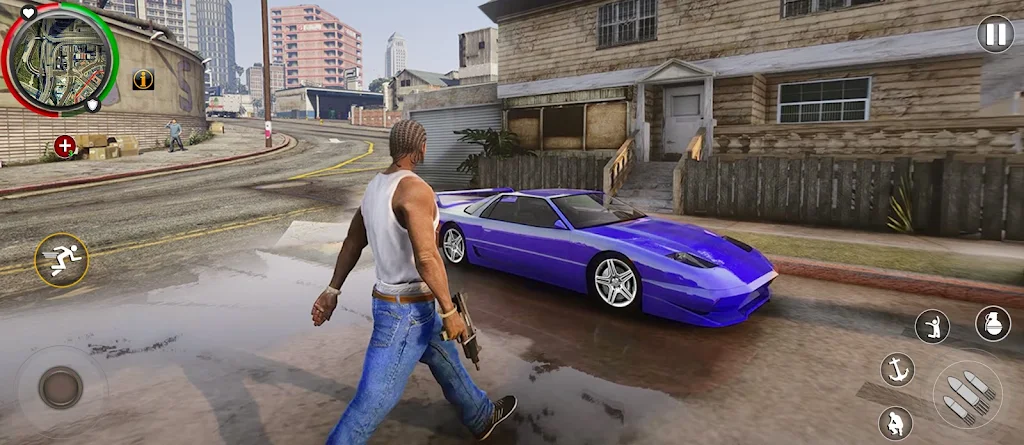
Task: Activate the sprint running button
Action: click(61, 260)
